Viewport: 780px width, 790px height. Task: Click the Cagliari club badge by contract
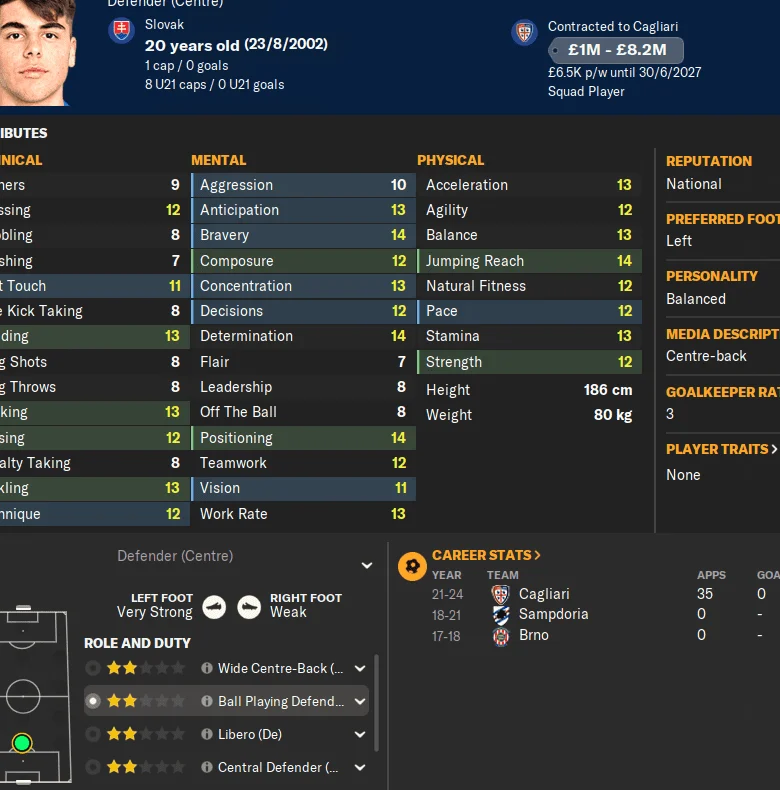click(x=524, y=33)
